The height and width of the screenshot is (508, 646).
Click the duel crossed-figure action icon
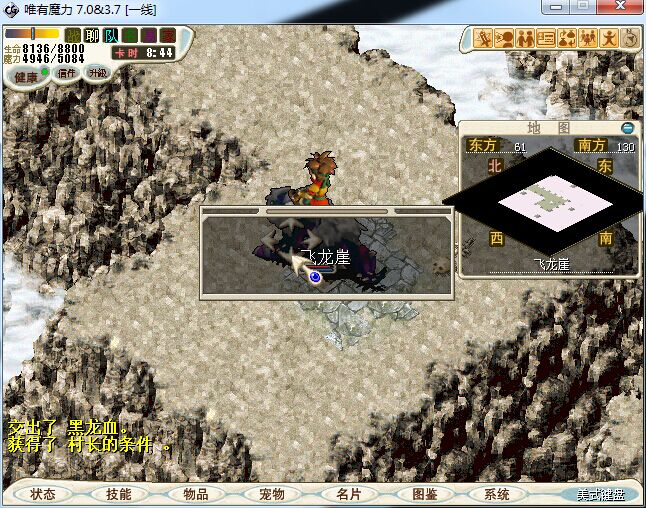tap(484, 39)
